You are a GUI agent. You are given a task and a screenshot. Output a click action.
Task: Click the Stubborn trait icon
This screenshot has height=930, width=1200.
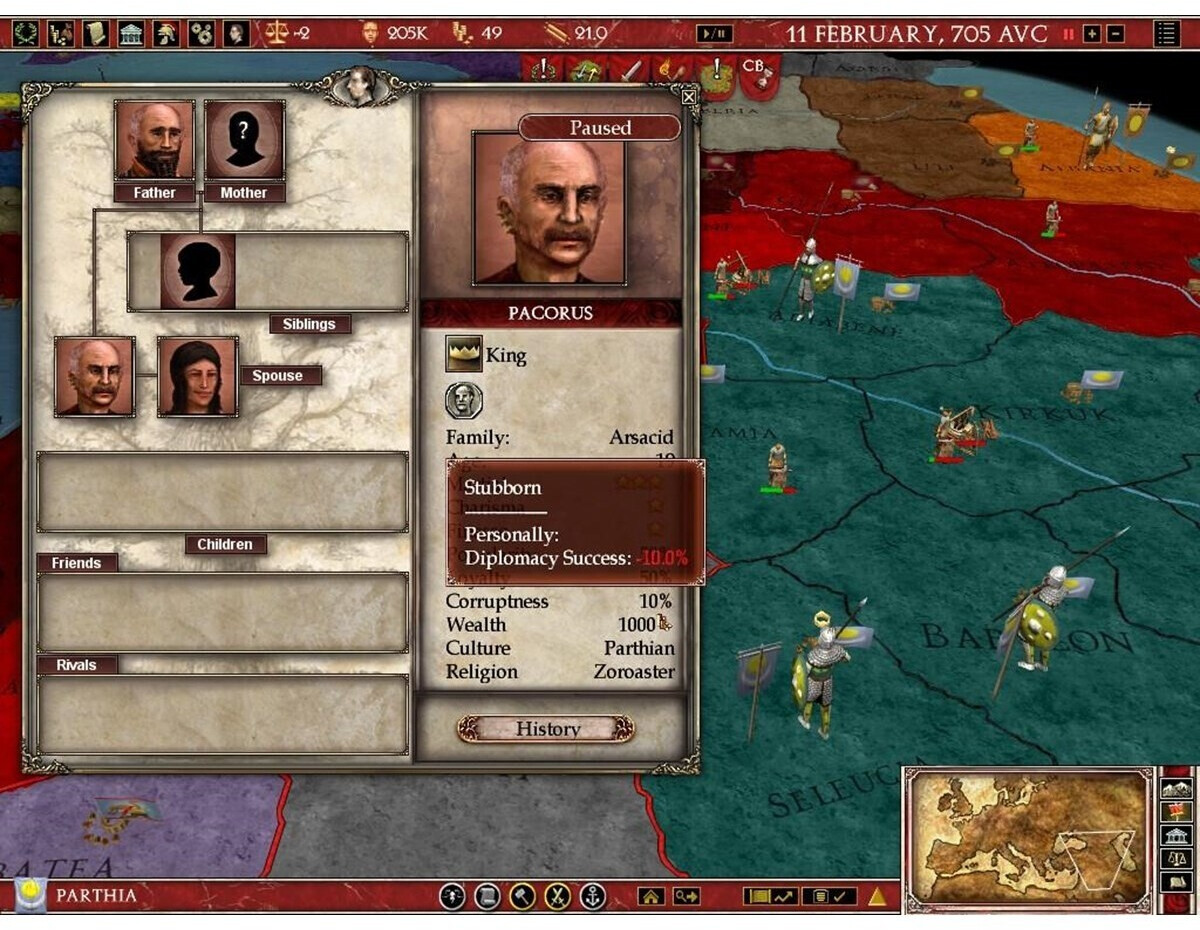(x=463, y=401)
